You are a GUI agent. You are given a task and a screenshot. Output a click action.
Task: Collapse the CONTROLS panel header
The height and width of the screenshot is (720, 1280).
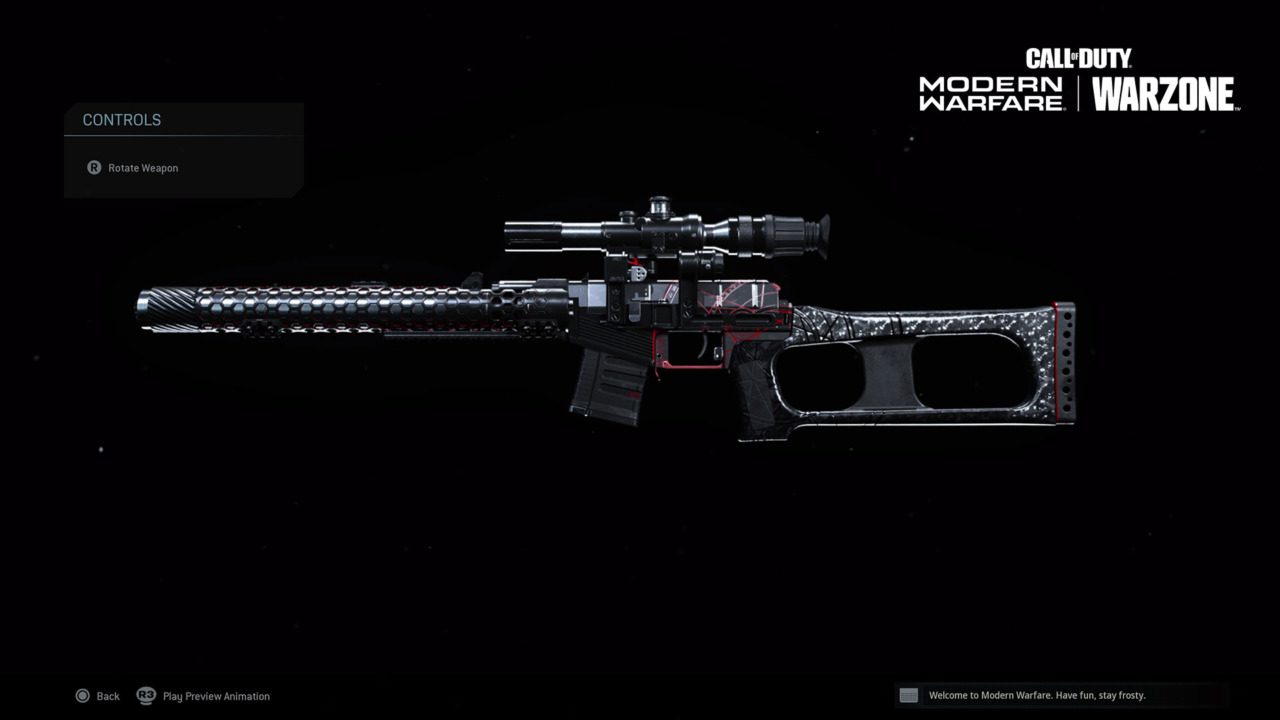(121, 120)
